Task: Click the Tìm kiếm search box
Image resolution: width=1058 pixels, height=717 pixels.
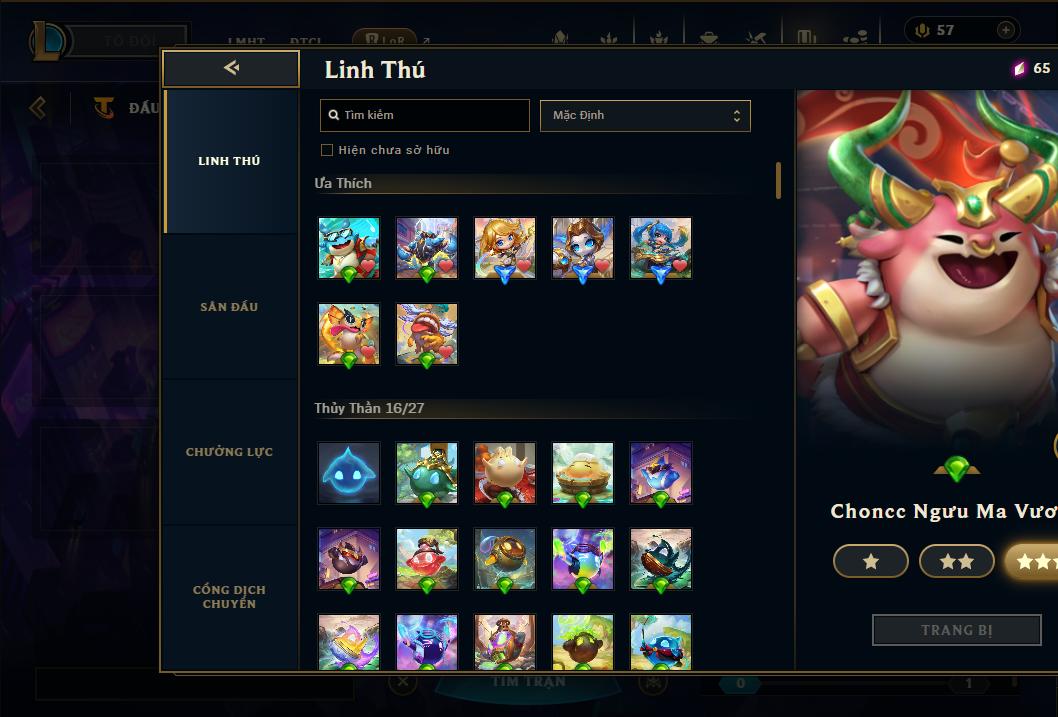Action: point(425,115)
